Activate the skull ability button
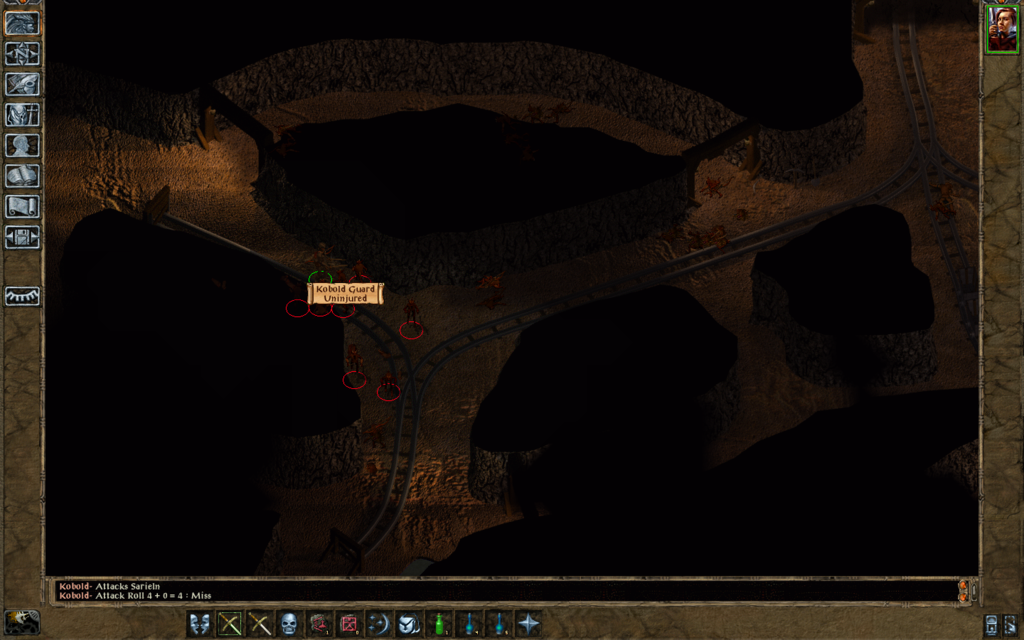This screenshot has height=640, width=1024. coord(289,624)
